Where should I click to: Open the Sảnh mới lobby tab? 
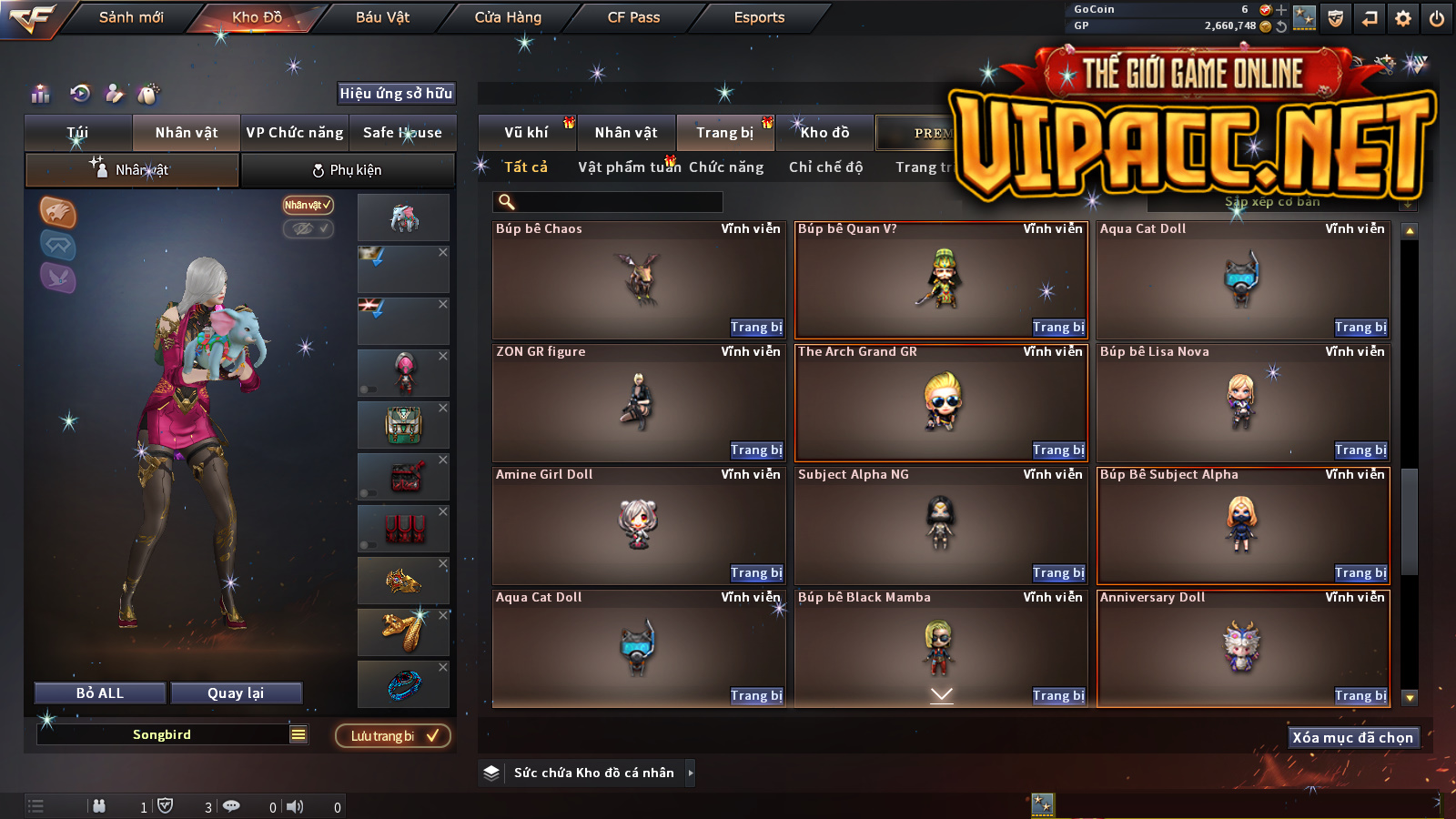(131, 17)
